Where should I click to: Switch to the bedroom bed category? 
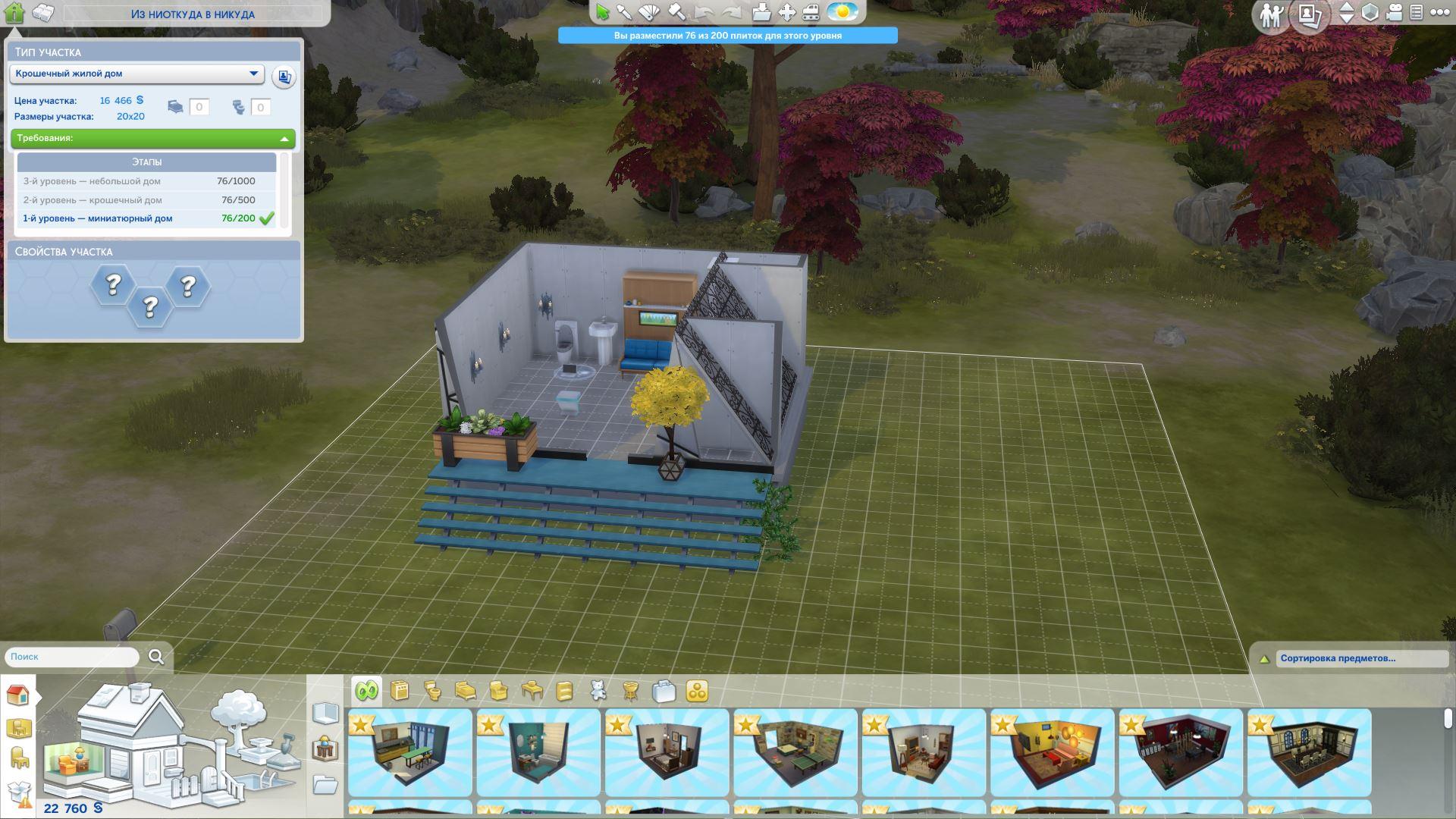tap(466, 691)
